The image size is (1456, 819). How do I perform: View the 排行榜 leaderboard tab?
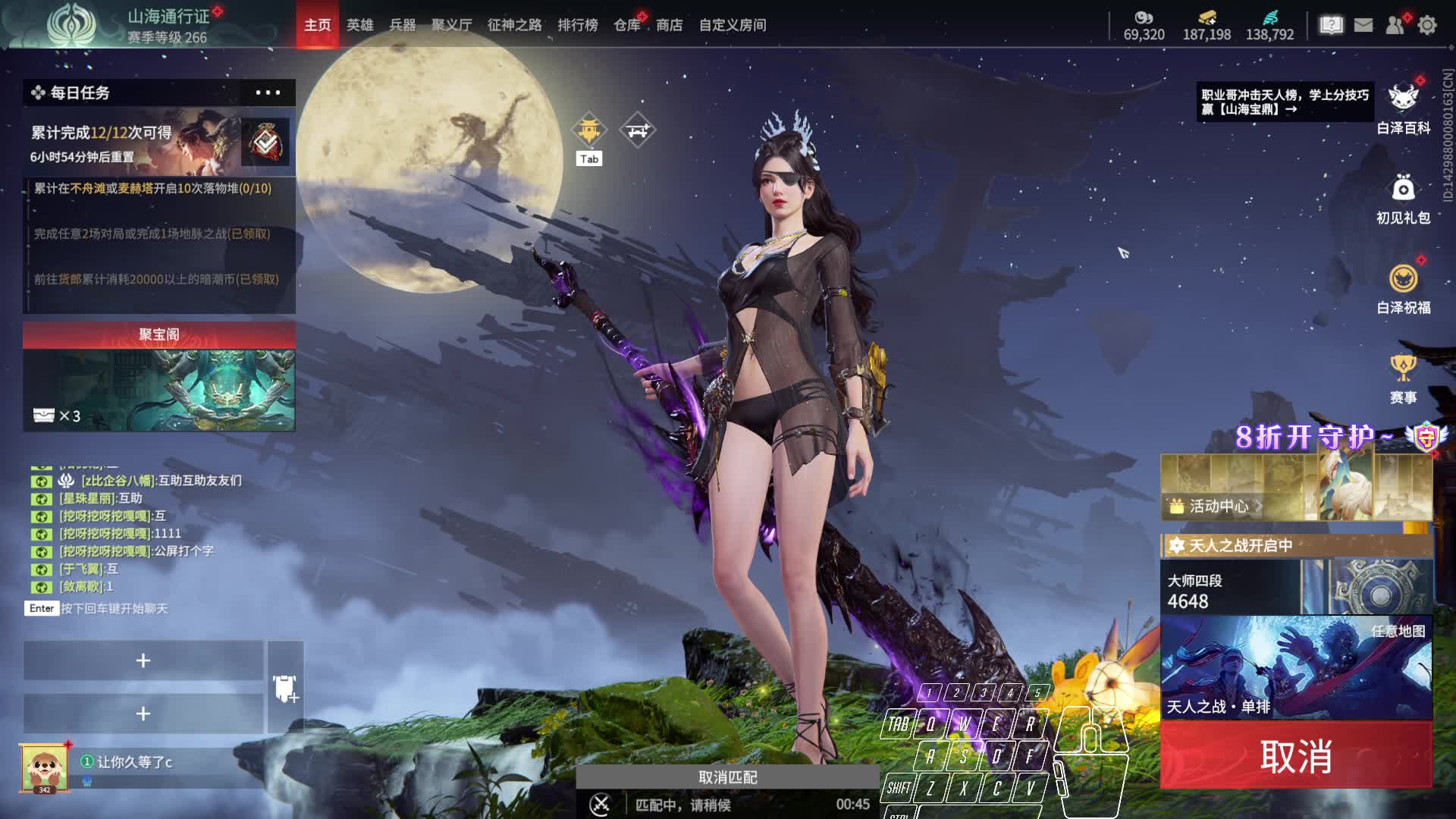(577, 25)
